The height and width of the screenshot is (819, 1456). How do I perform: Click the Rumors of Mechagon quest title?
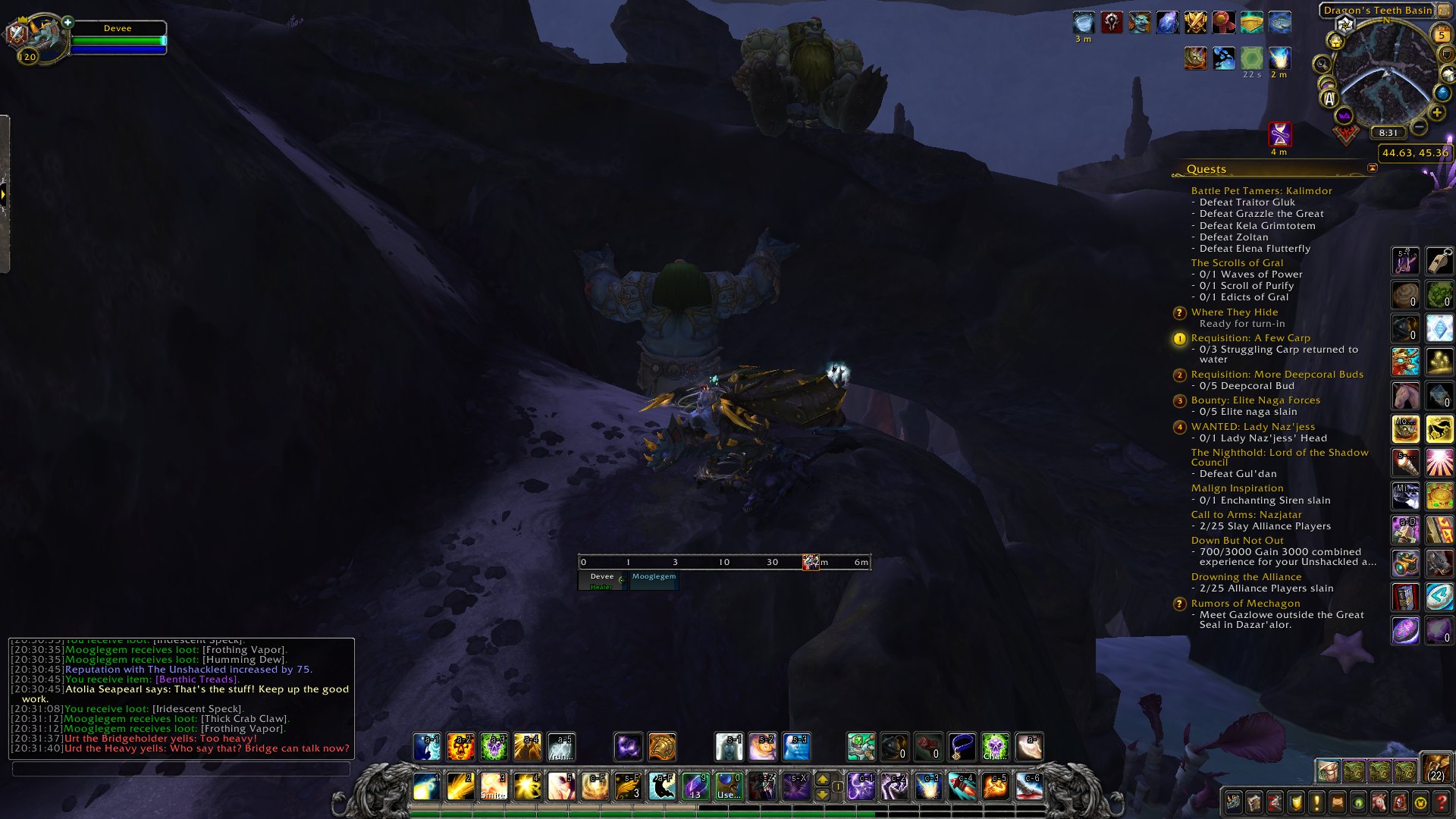tap(1245, 604)
